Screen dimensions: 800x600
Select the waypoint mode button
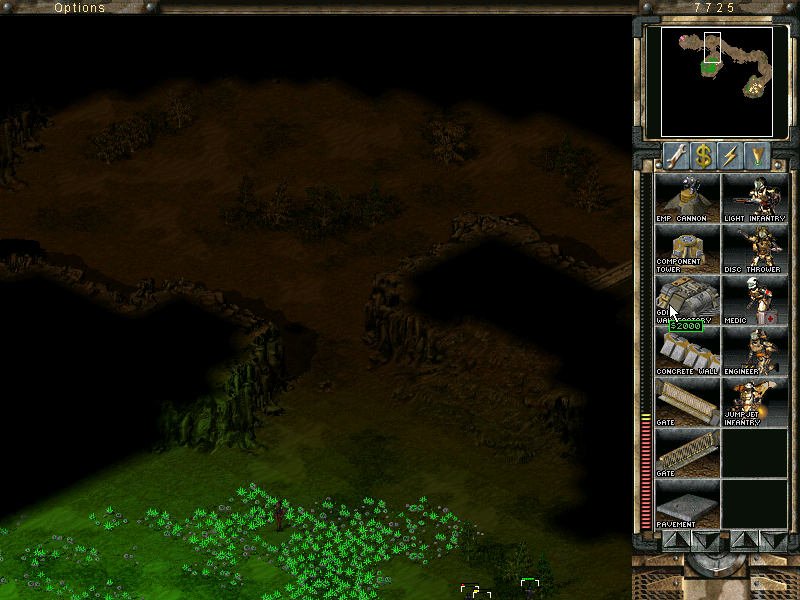(761, 155)
